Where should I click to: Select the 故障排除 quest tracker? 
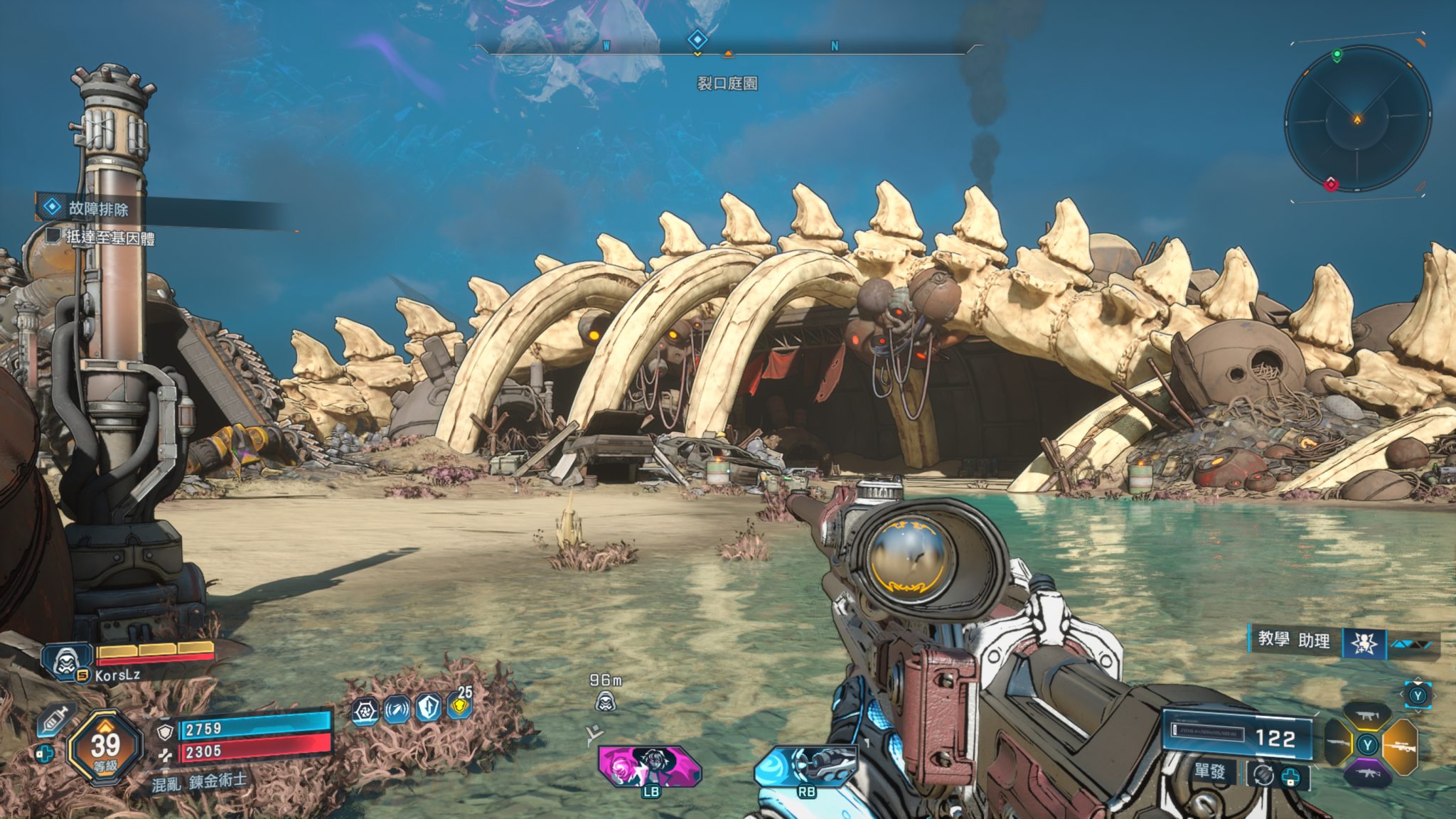pyautogui.click(x=98, y=208)
